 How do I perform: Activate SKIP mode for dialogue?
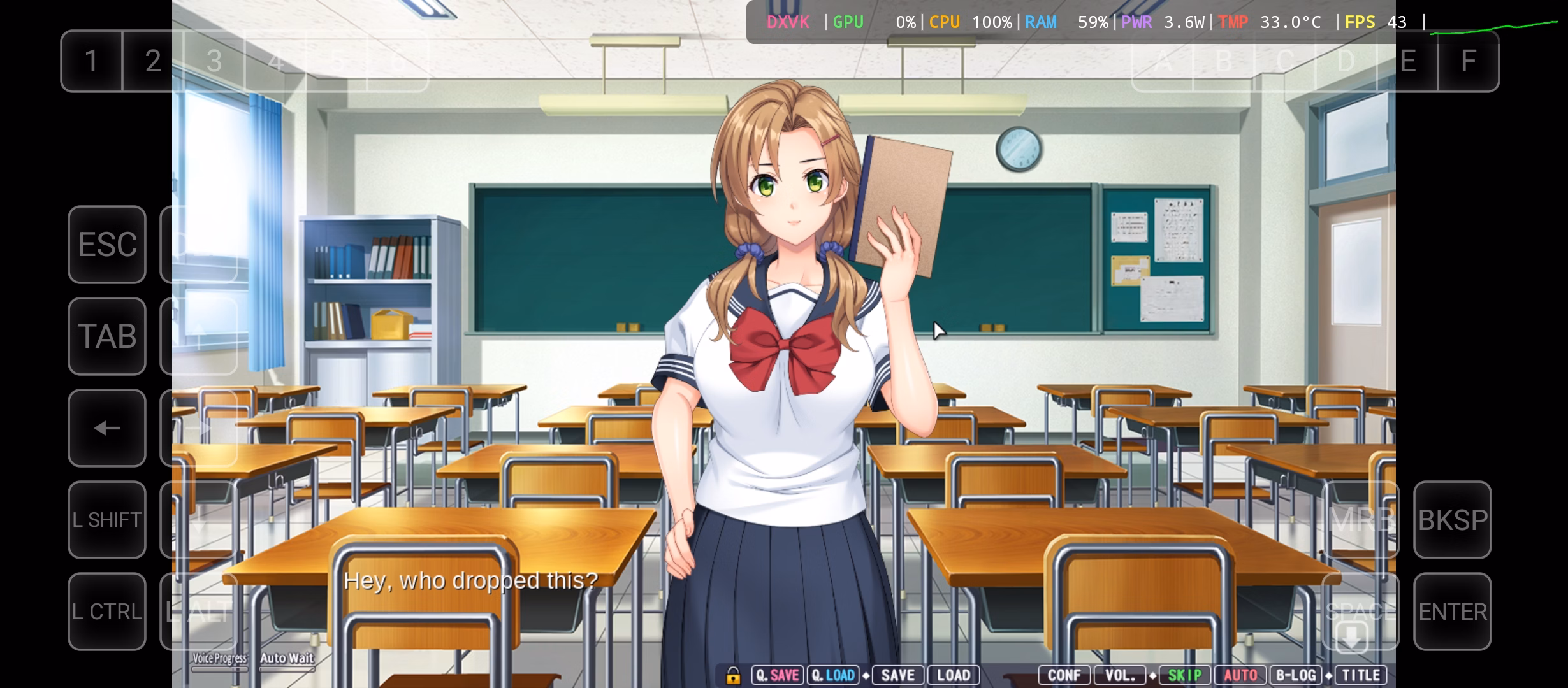pos(1184,675)
